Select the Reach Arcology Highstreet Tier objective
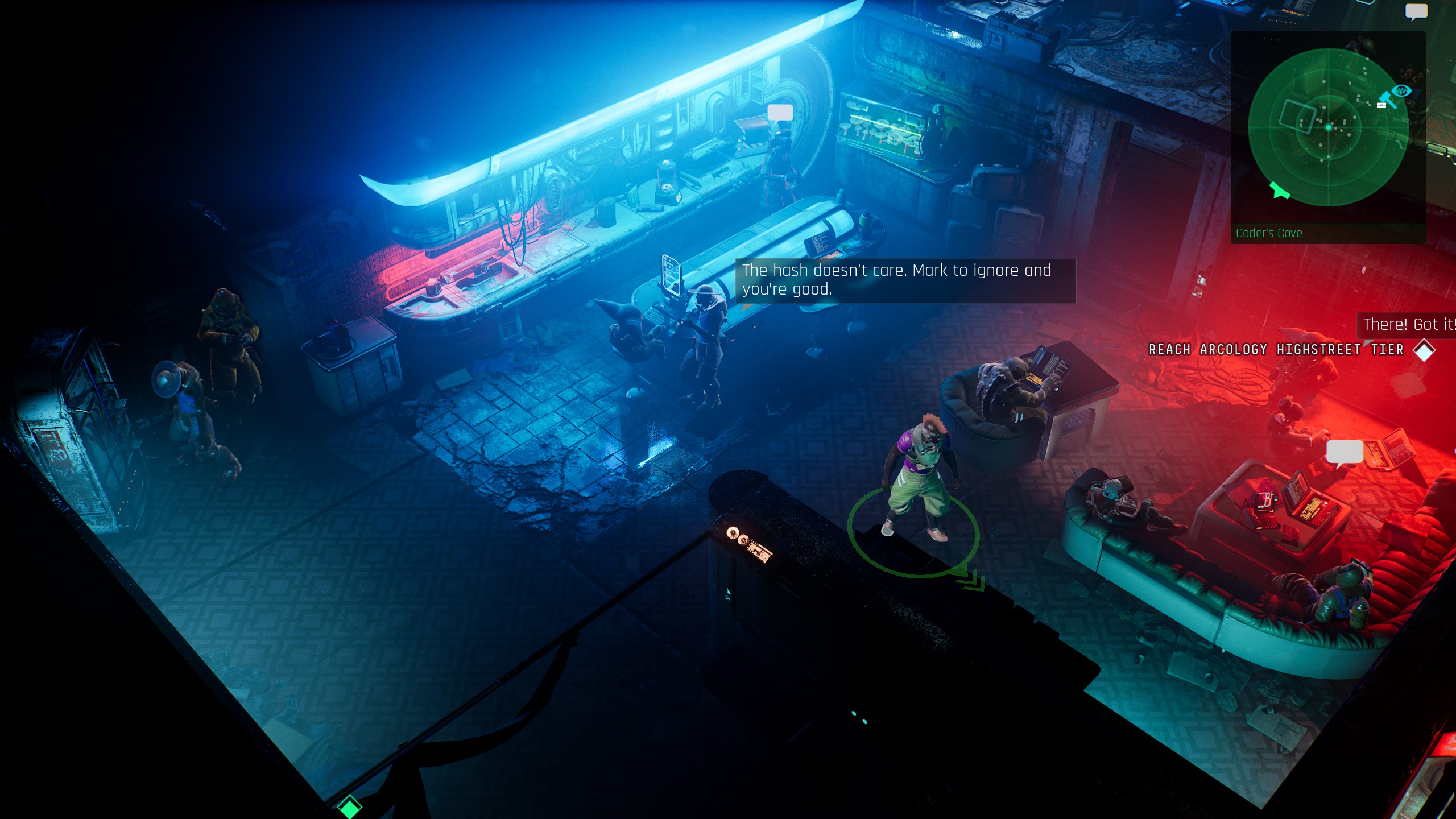This screenshot has width=1456, height=819. pos(1282,350)
